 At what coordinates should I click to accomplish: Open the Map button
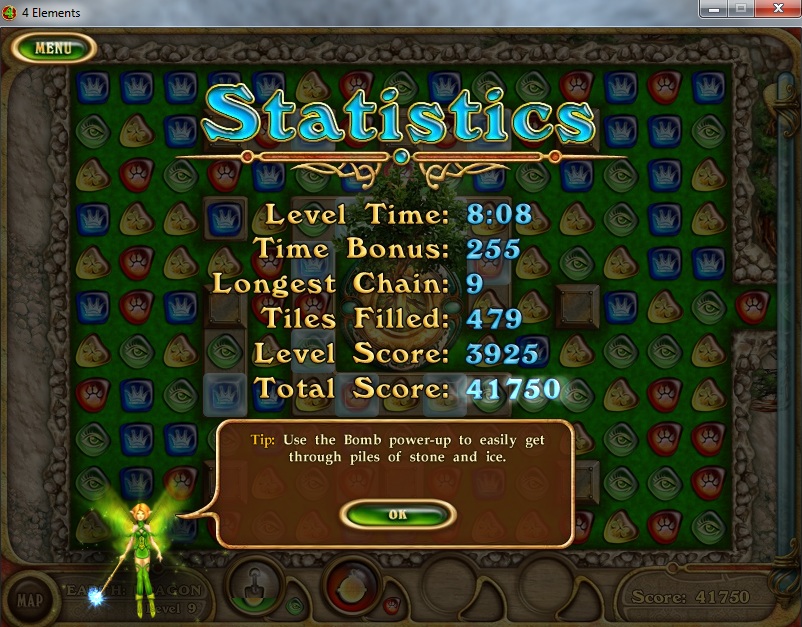[30, 599]
